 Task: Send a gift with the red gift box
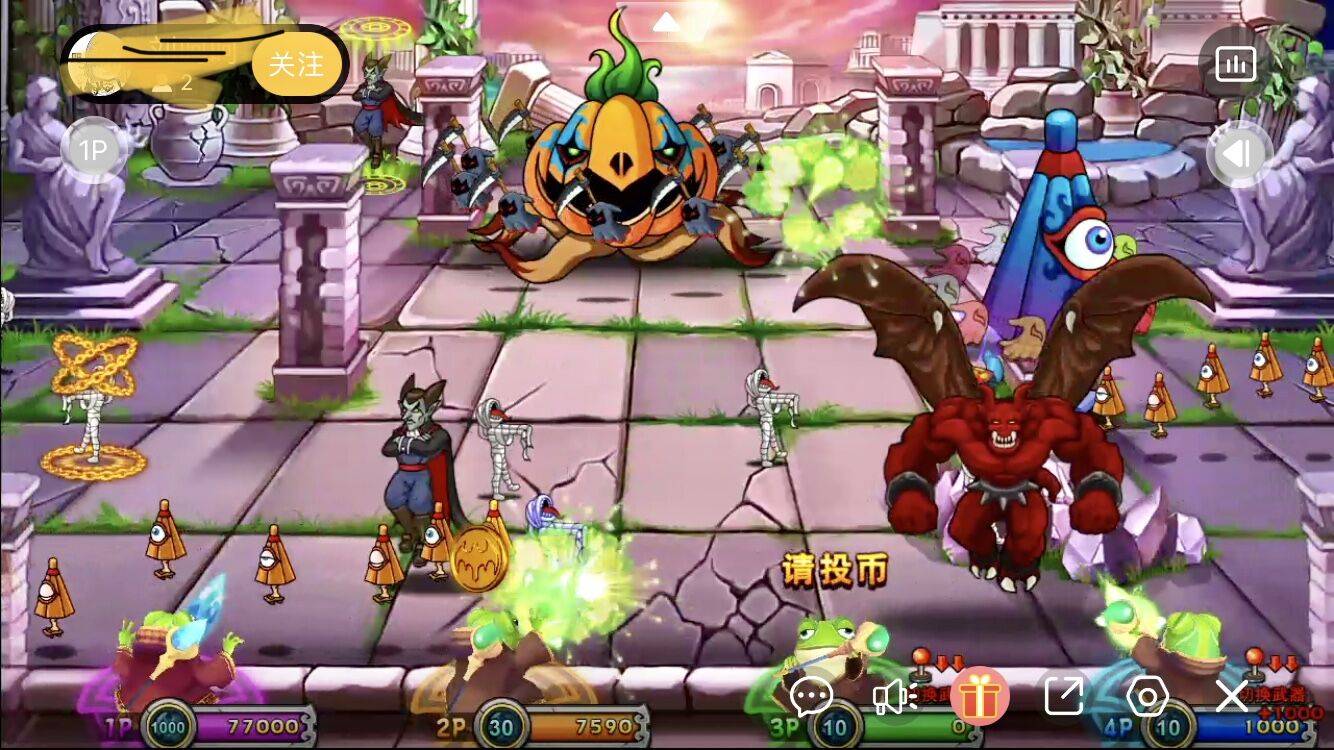point(979,696)
